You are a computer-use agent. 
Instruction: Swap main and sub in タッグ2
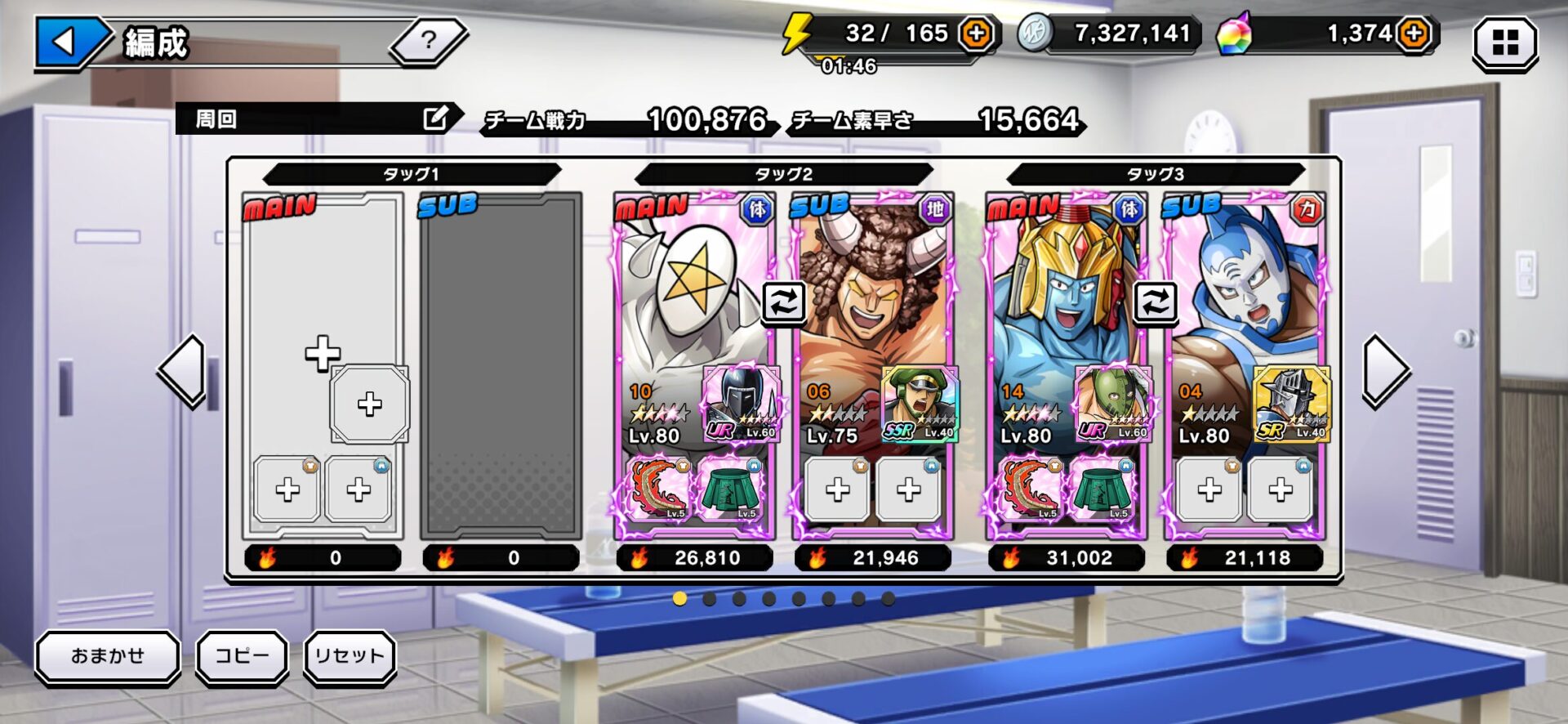(783, 302)
